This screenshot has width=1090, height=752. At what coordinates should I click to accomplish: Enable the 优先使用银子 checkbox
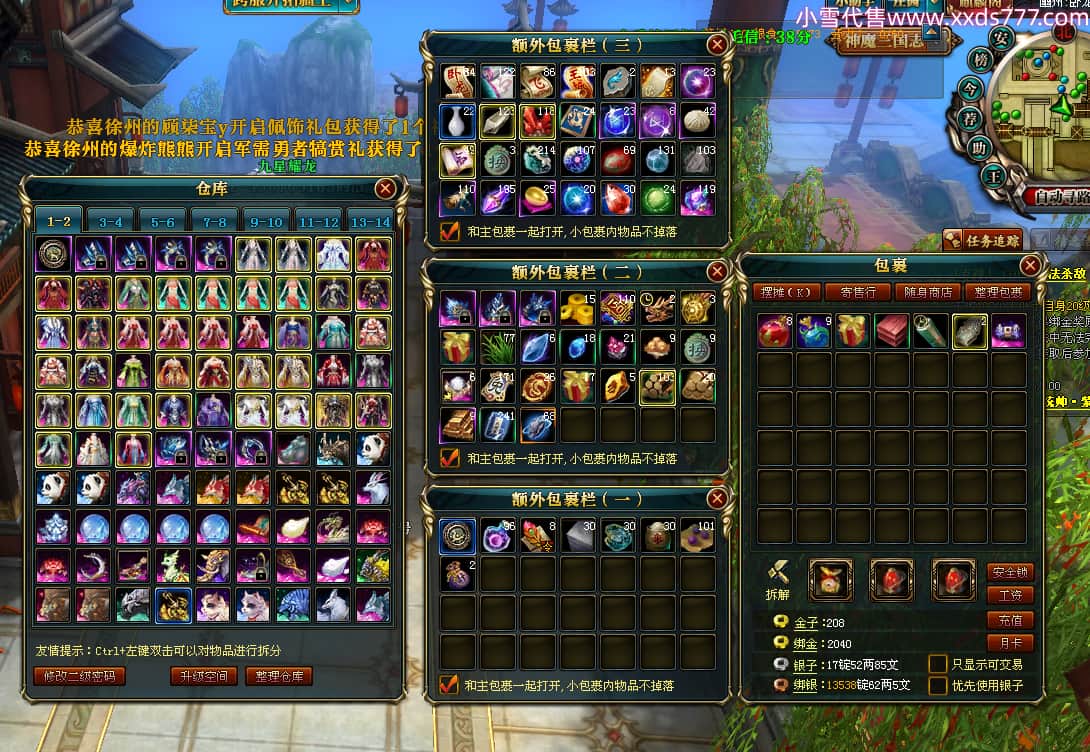click(x=938, y=686)
